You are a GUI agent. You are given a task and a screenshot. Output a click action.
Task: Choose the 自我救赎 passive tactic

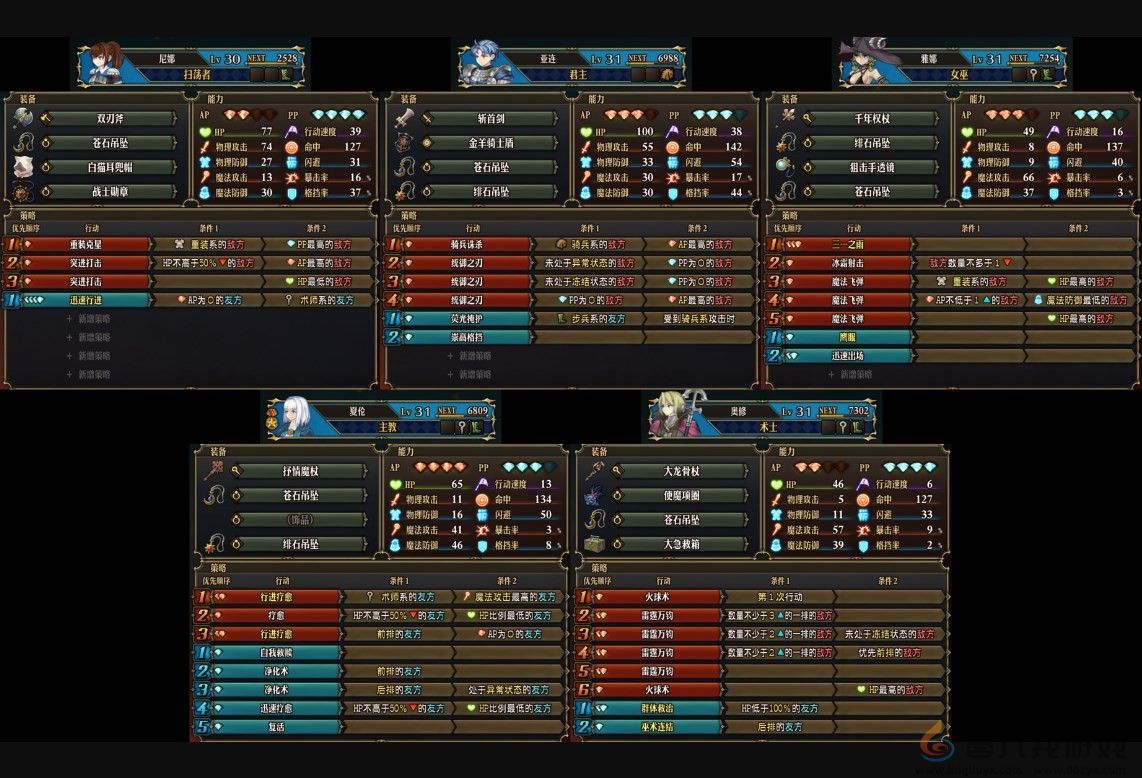point(274,652)
